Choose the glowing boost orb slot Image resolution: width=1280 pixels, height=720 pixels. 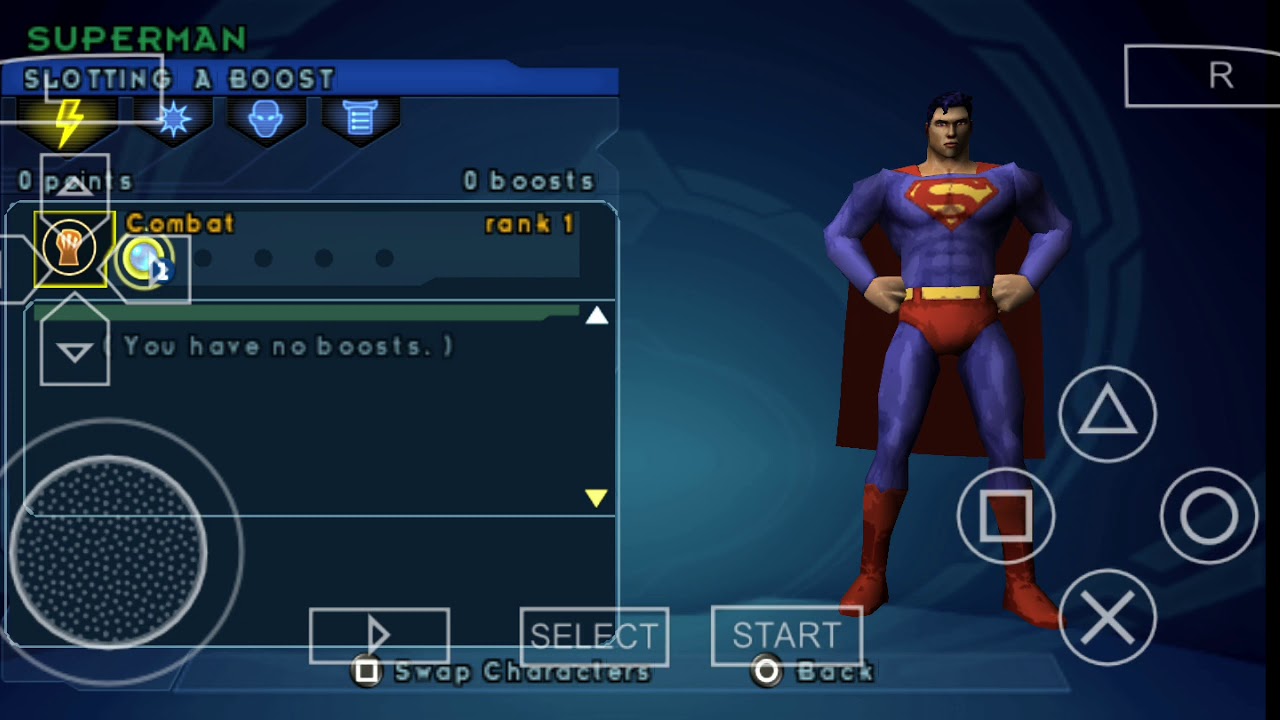(x=146, y=259)
